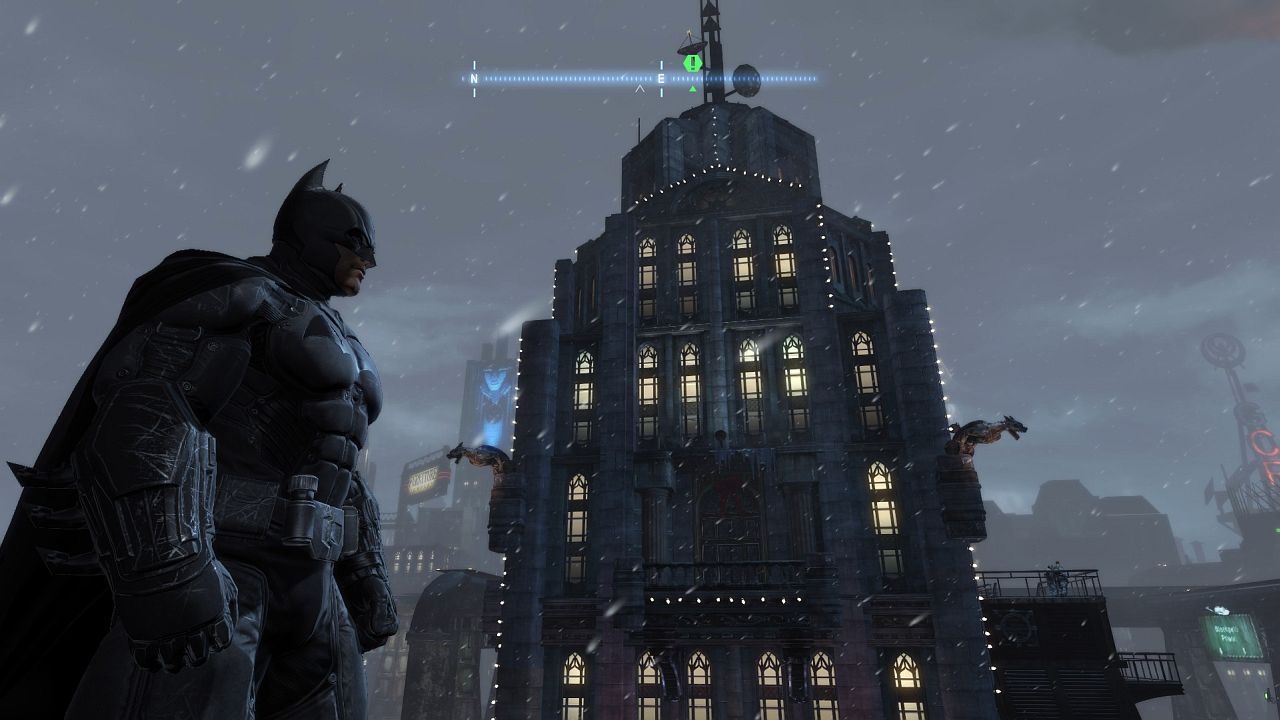Click the green neon plaza sign on the right
Image resolution: width=1280 pixels, height=720 pixels.
click(x=1232, y=635)
